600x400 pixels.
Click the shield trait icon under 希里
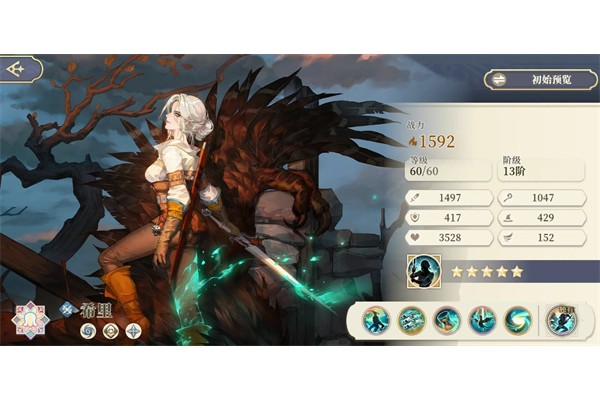[x=110, y=331]
